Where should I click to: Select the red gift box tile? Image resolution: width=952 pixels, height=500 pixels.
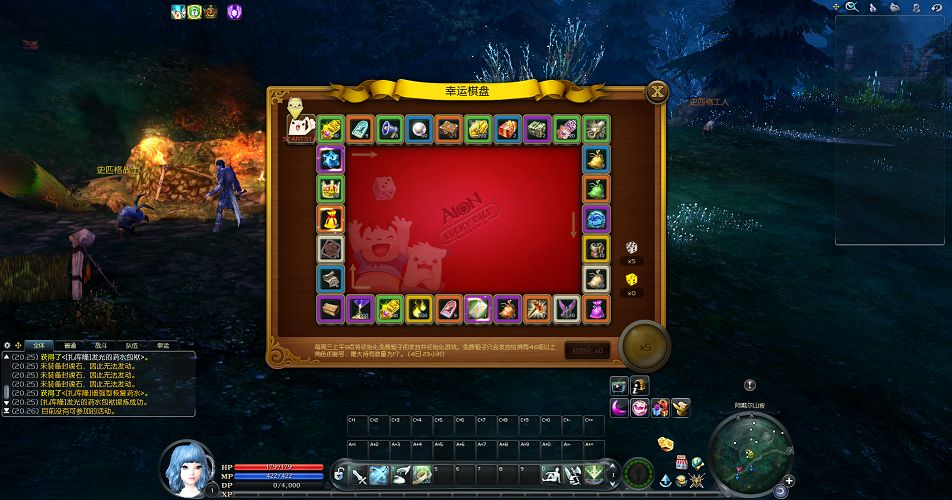tap(508, 129)
